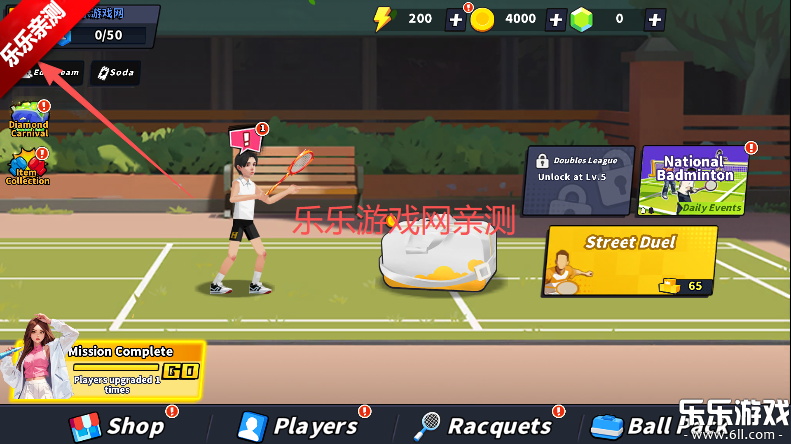
Task: Tap the pink exclamation flag above player
Action: click(244, 138)
